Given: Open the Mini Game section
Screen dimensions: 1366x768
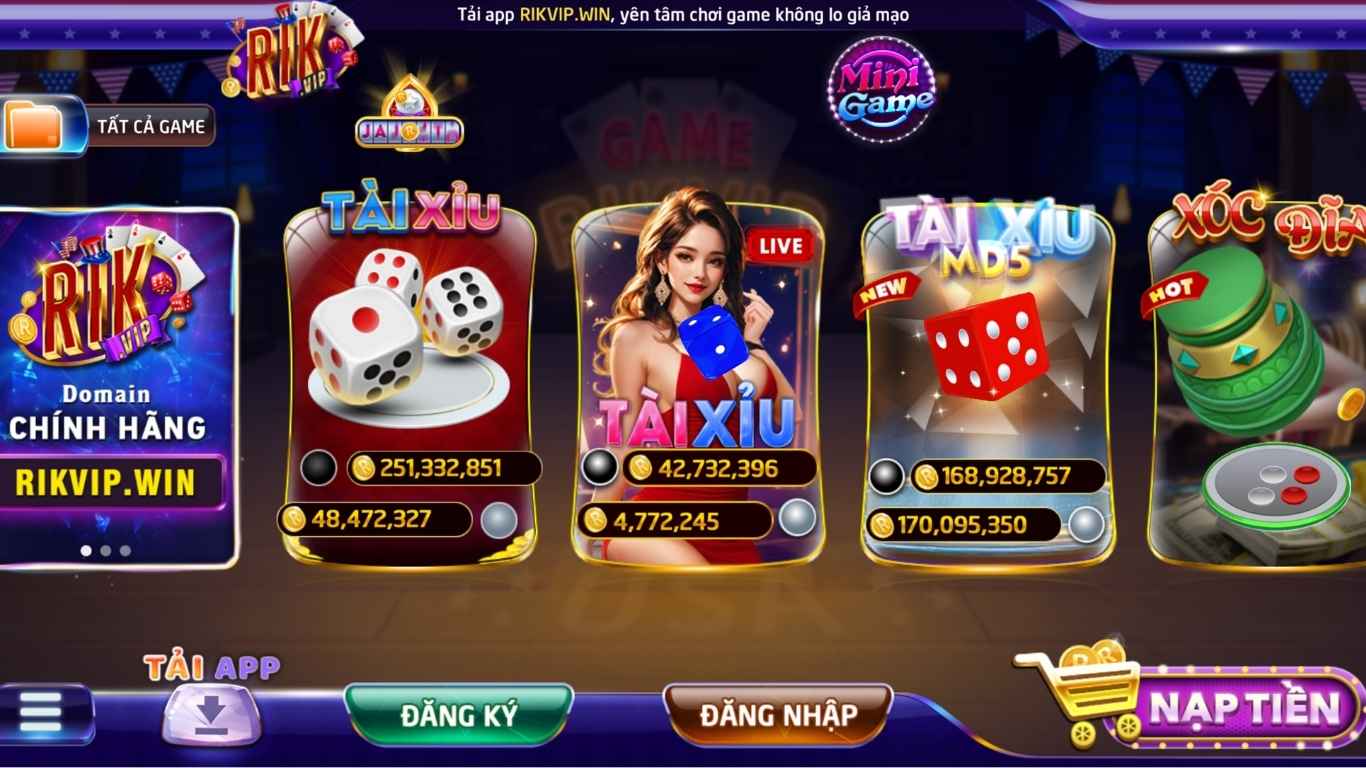Looking at the screenshot, I should [x=881, y=90].
